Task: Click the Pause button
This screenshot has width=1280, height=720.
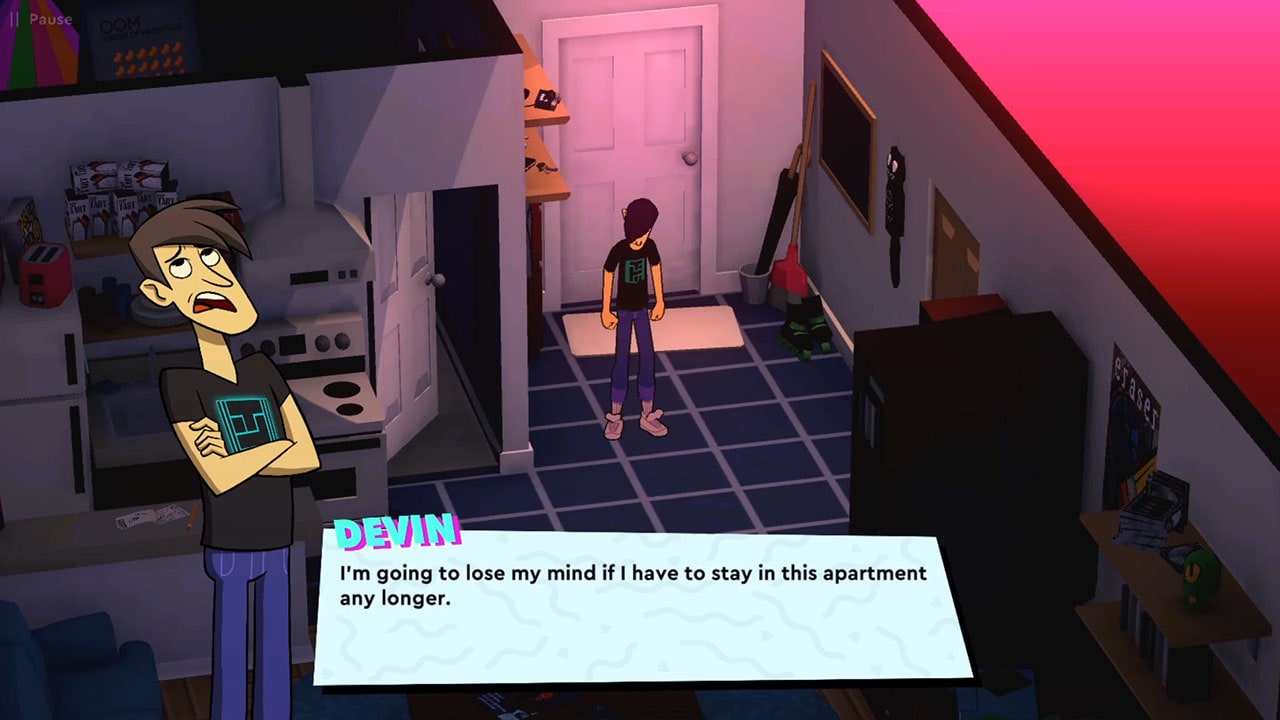Action: tap(38, 19)
